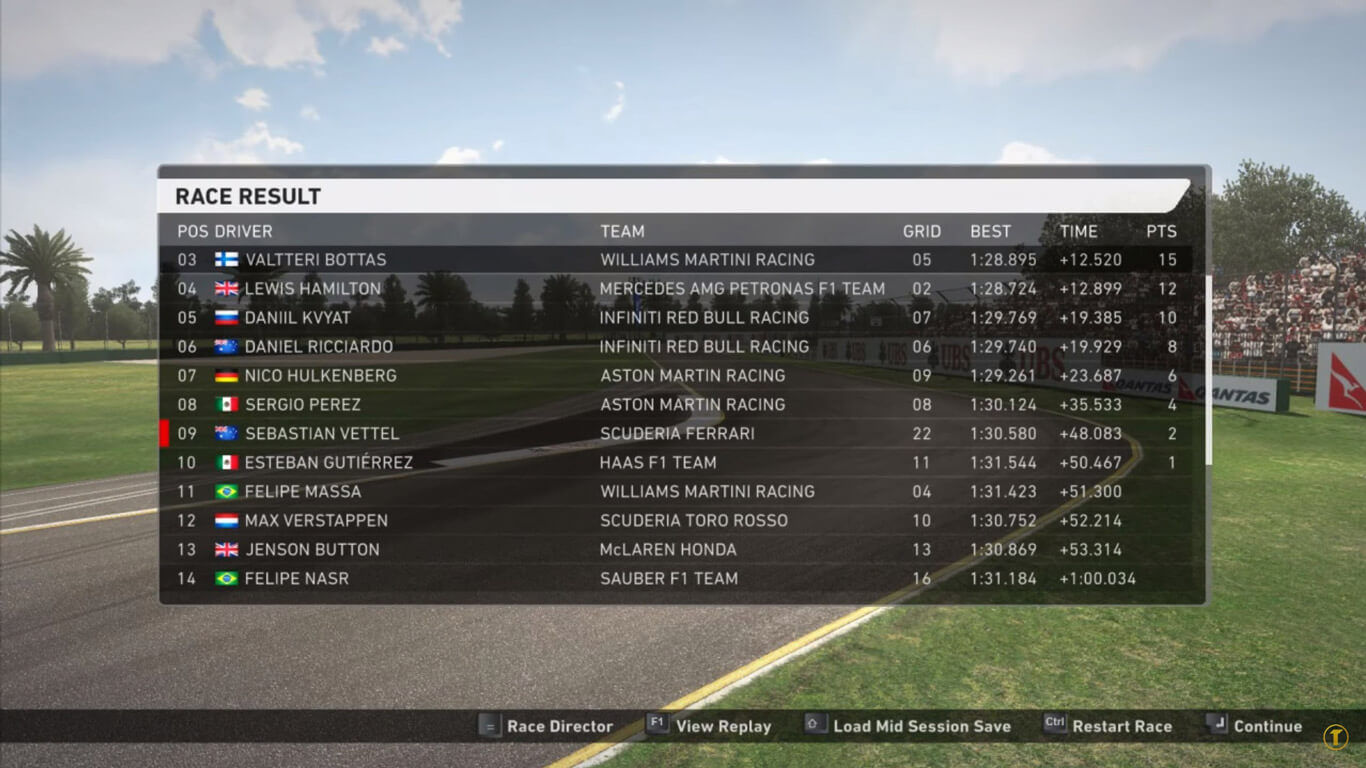The image size is (1366, 768).
Task: Select the UK flag next to Lewis Hamilton
Action: (x=228, y=288)
